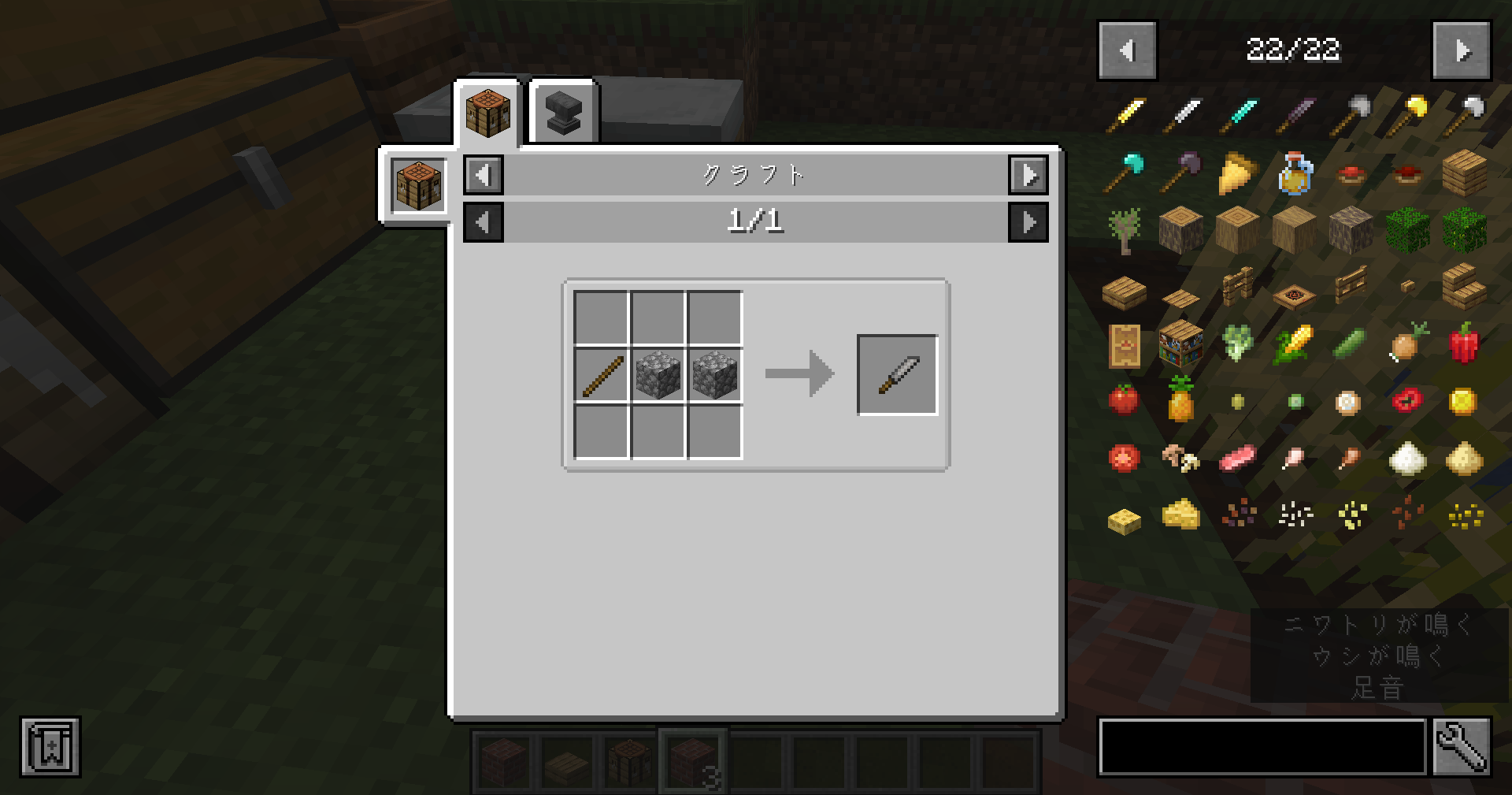
Task: Click the right arrow beside クラフト header
Action: point(1029,175)
